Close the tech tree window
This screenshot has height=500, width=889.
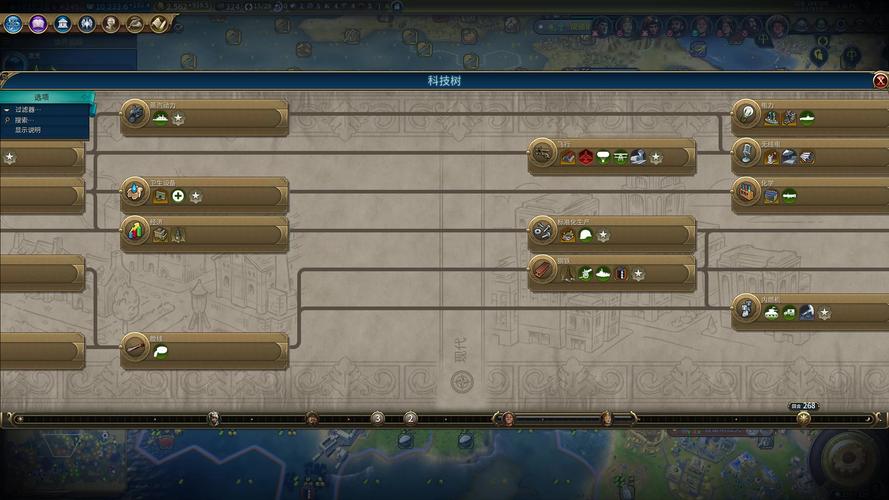tap(880, 81)
